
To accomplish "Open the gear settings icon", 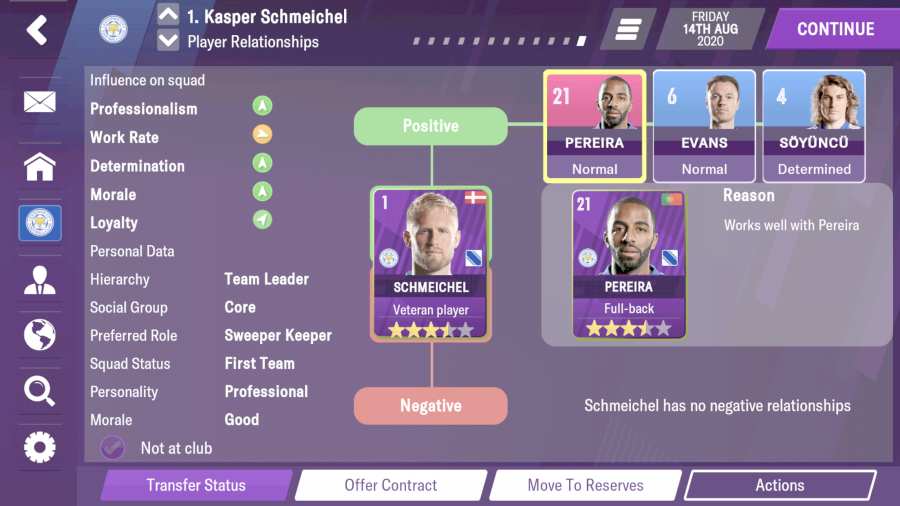I will click(x=40, y=447).
